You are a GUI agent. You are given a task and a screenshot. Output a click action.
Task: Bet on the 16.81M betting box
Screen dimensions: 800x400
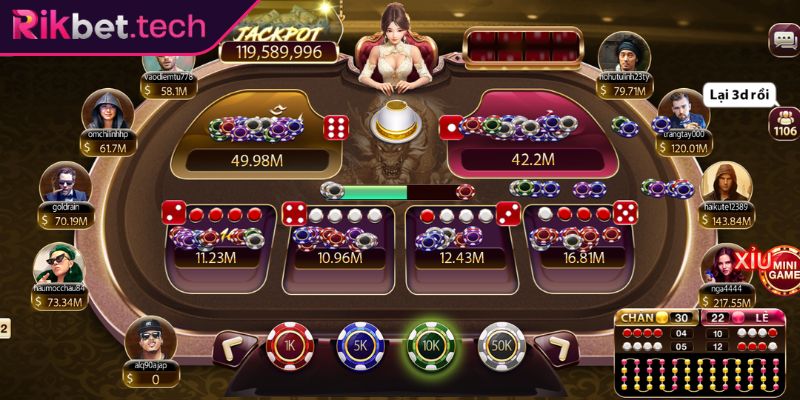coord(581,238)
